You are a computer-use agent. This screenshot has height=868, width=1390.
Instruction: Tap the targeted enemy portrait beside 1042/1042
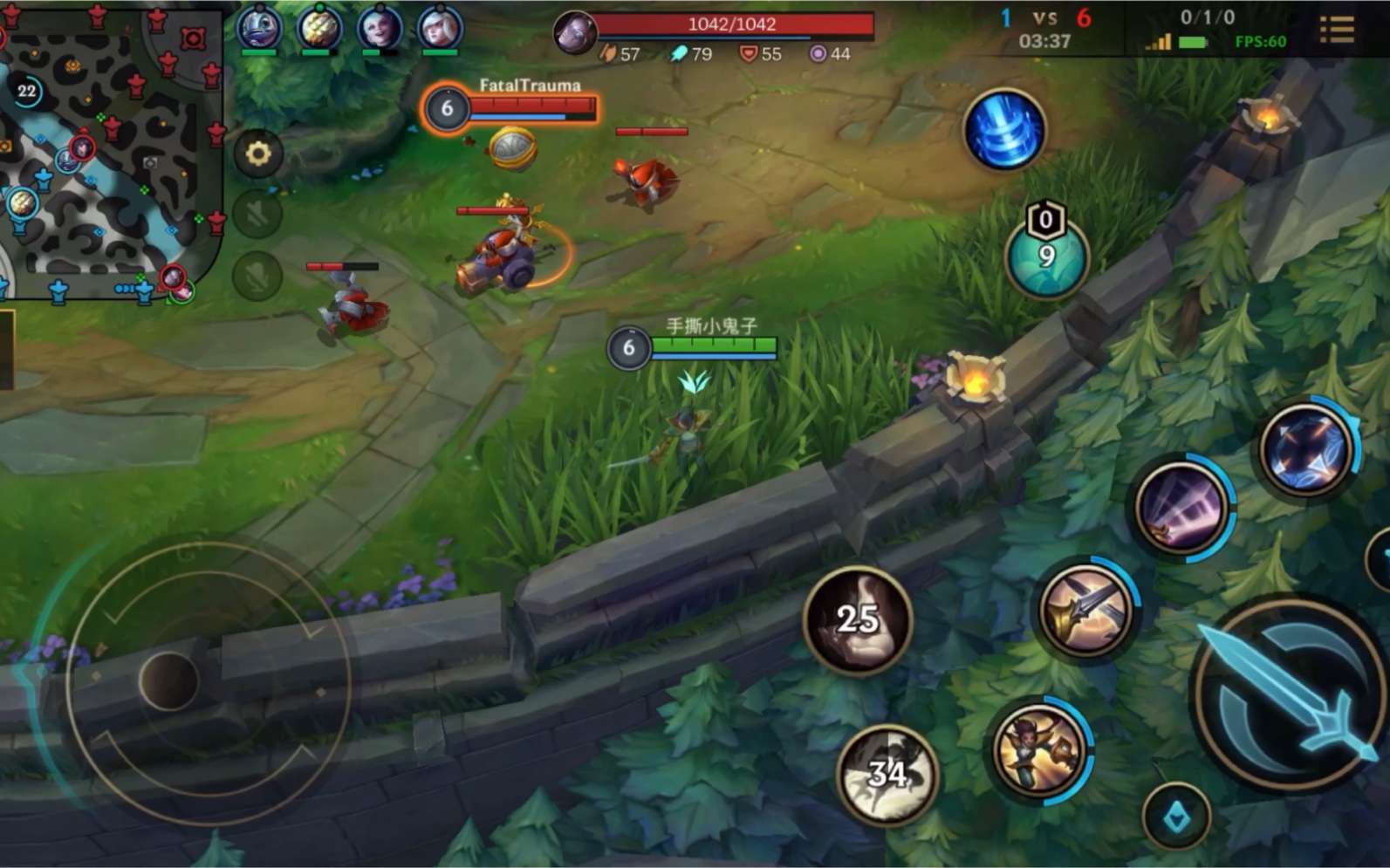tap(575, 33)
